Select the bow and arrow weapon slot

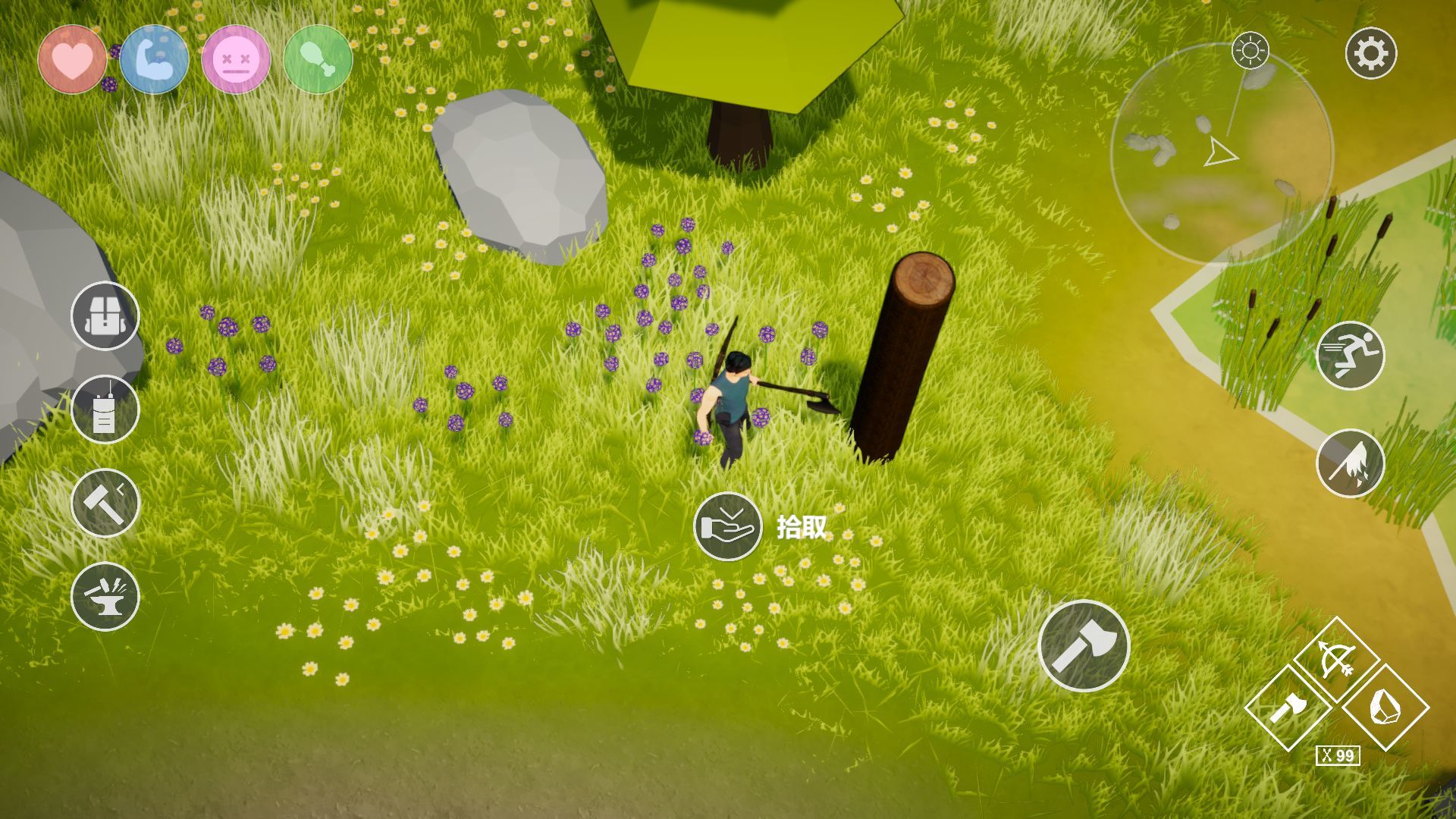click(1336, 659)
